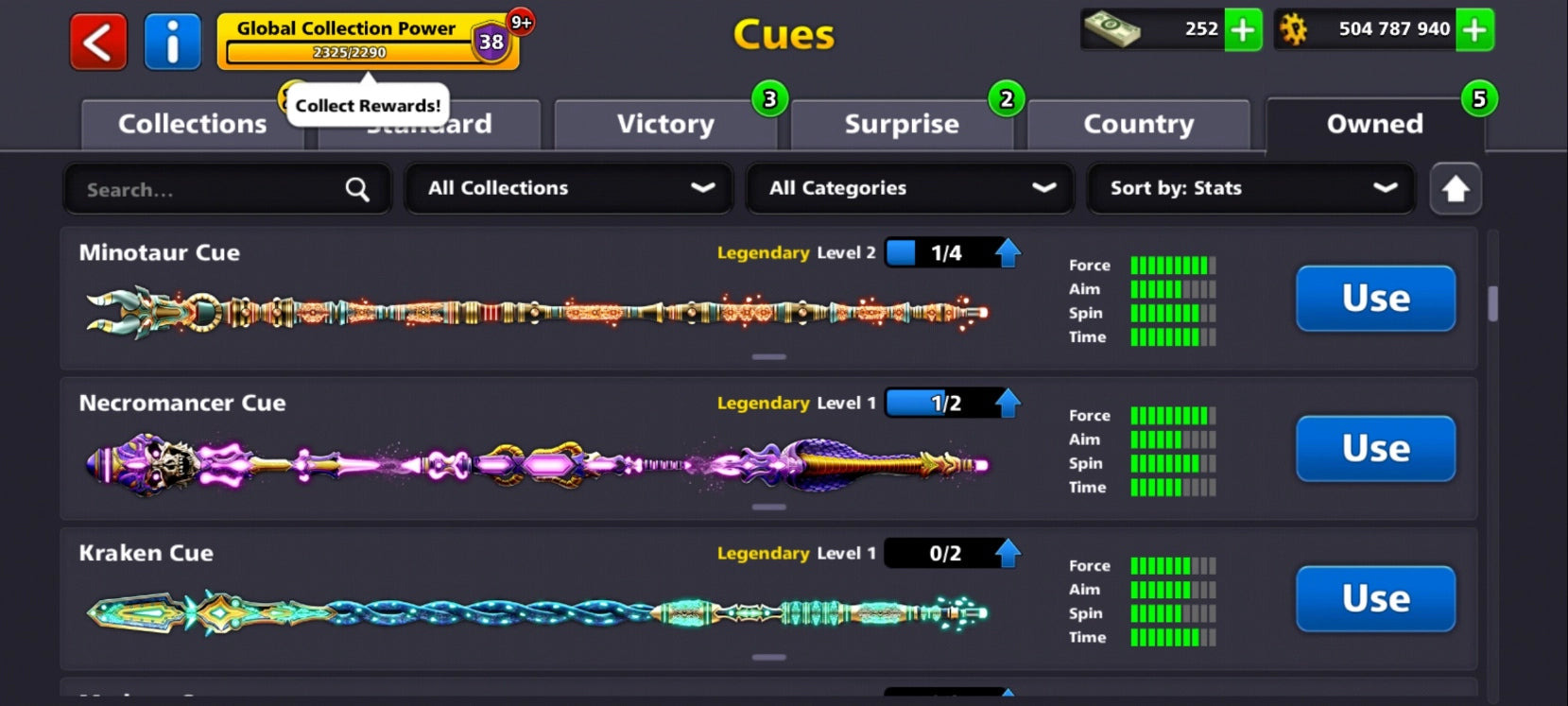This screenshot has height=706, width=1568.
Task: Change Sort by: Stats dropdown
Action: pyautogui.click(x=1251, y=188)
